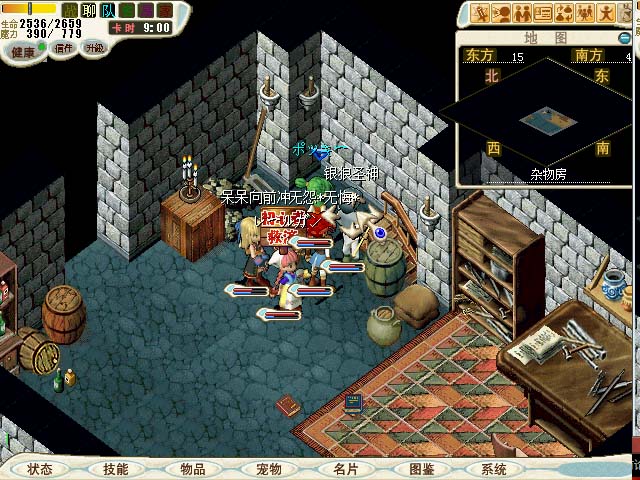Click the 升級 level-up button

[x=95, y=47]
